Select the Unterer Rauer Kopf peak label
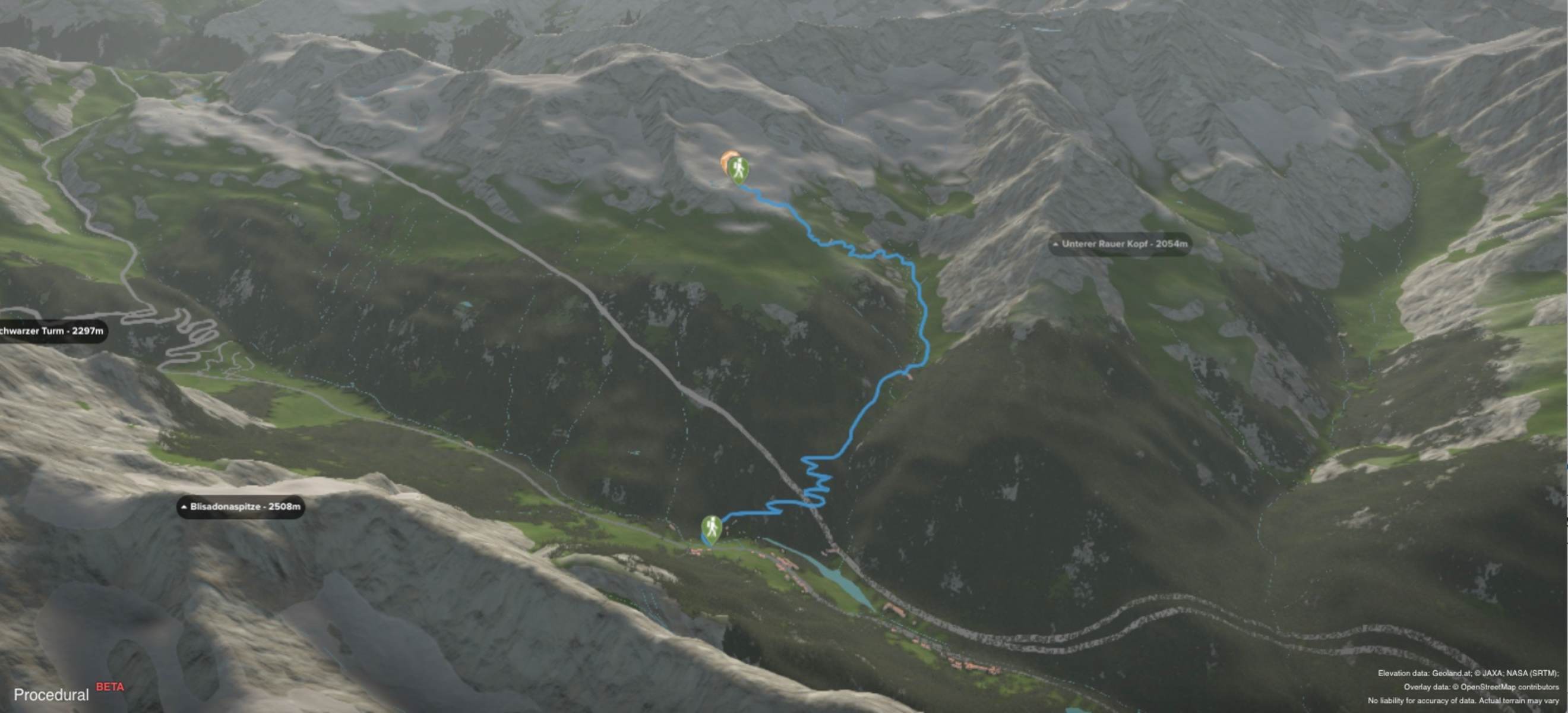The image size is (1568, 713). [1120, 244]
